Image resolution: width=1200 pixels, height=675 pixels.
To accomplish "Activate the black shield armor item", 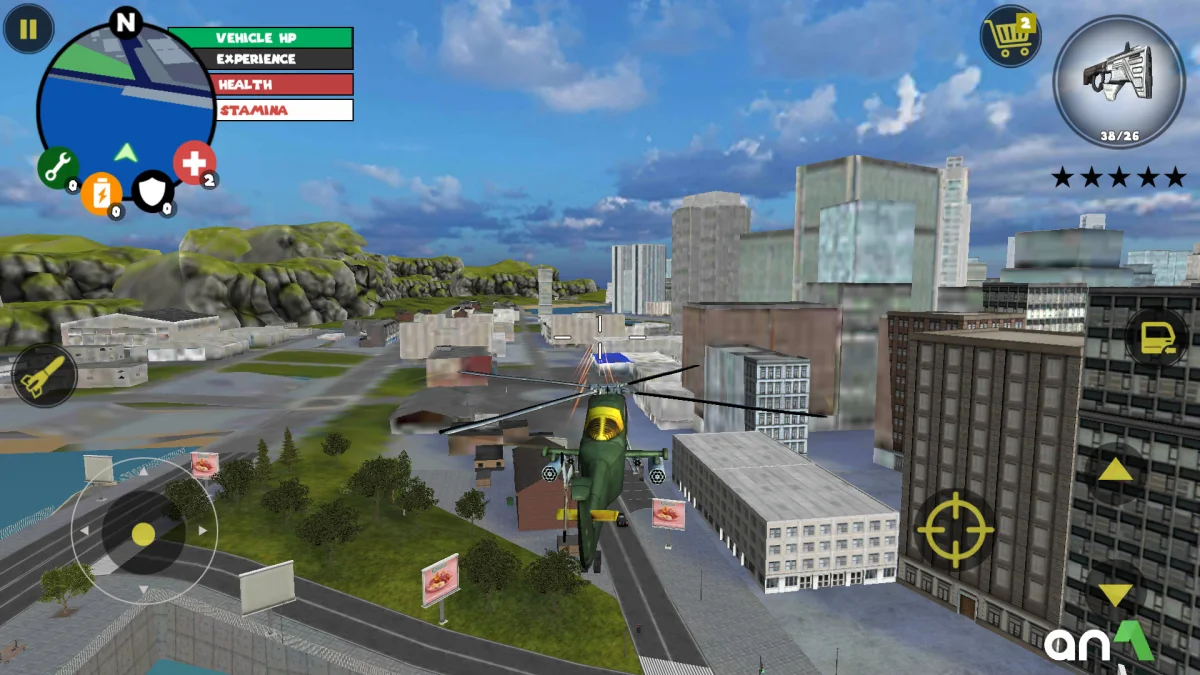I will click(153, 190).
